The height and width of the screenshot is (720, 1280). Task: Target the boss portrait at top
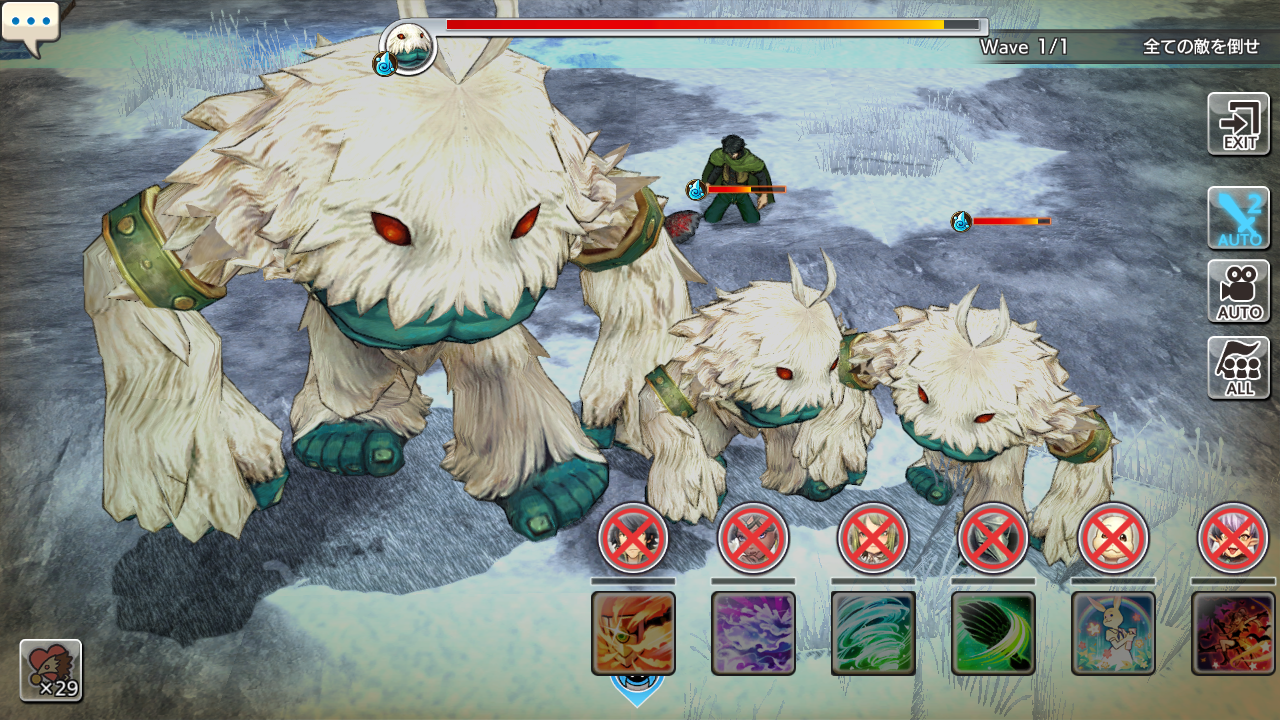coord(408,46)
